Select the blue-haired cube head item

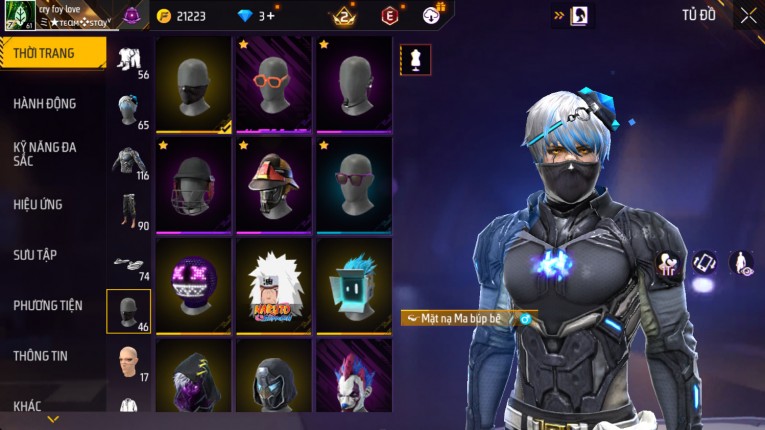coord(354,286)
